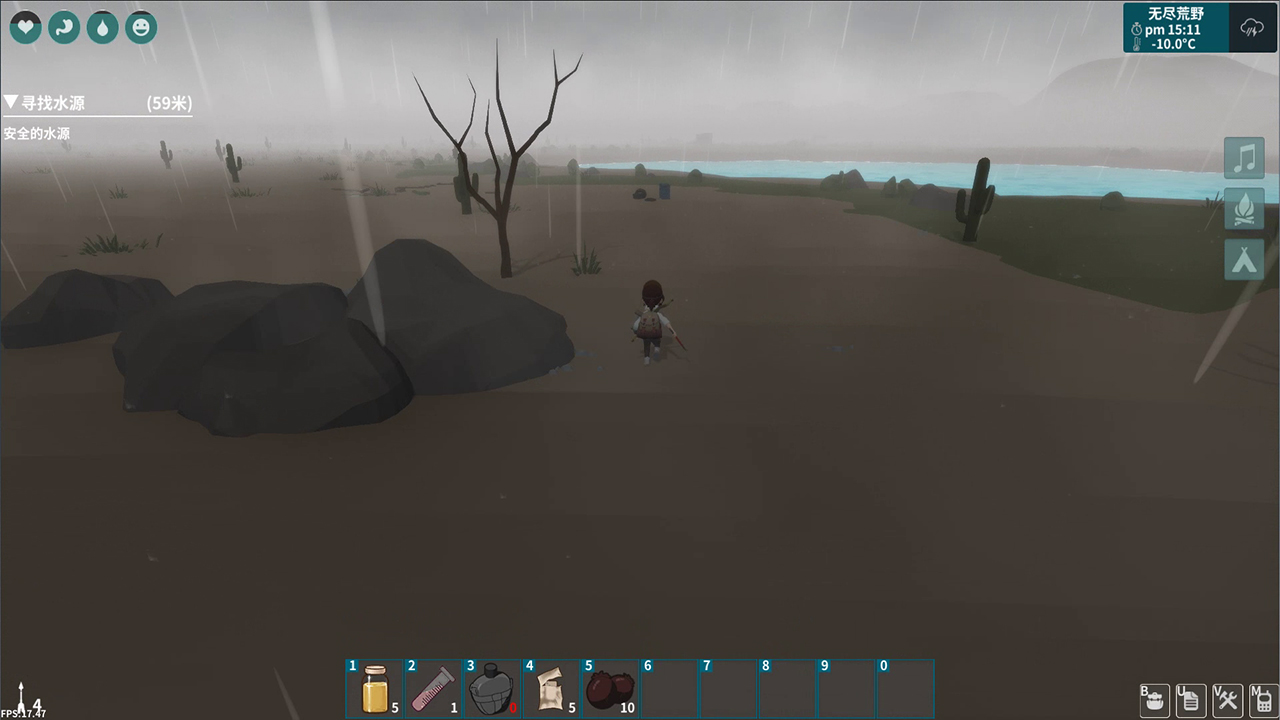The width and height of the screenshot is (1280, 720).
Task: Click the weather cloud icon top right
Action: coord(1251,28)
